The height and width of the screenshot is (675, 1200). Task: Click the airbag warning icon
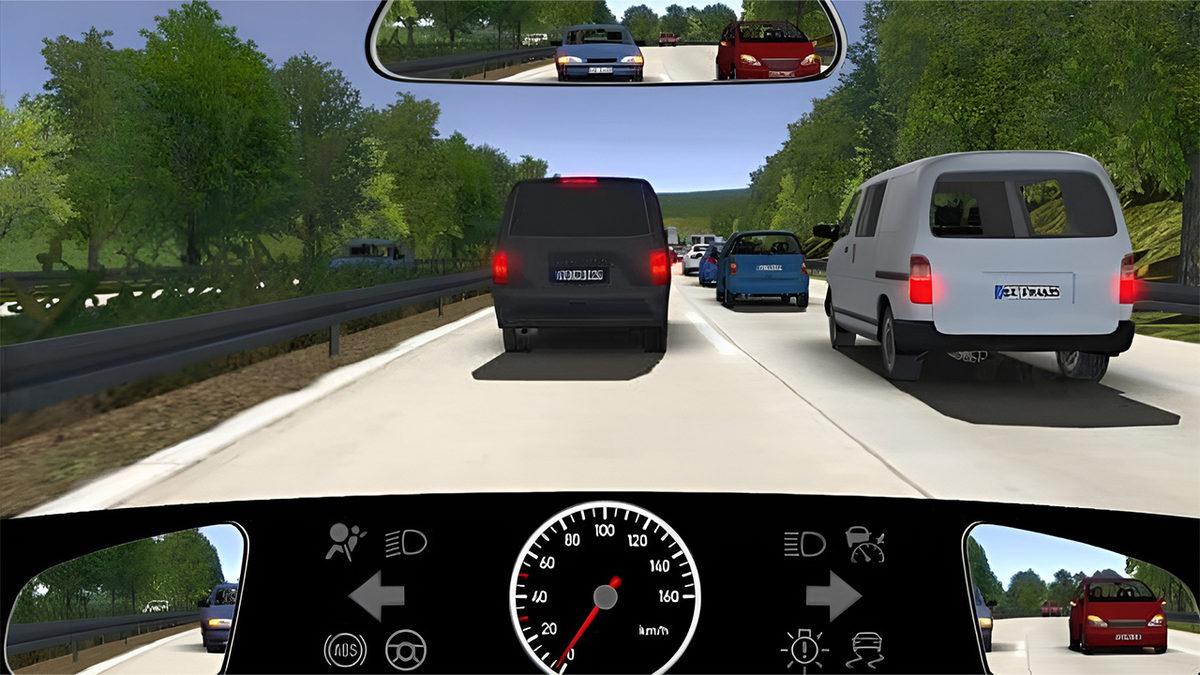tap(344, 541)
